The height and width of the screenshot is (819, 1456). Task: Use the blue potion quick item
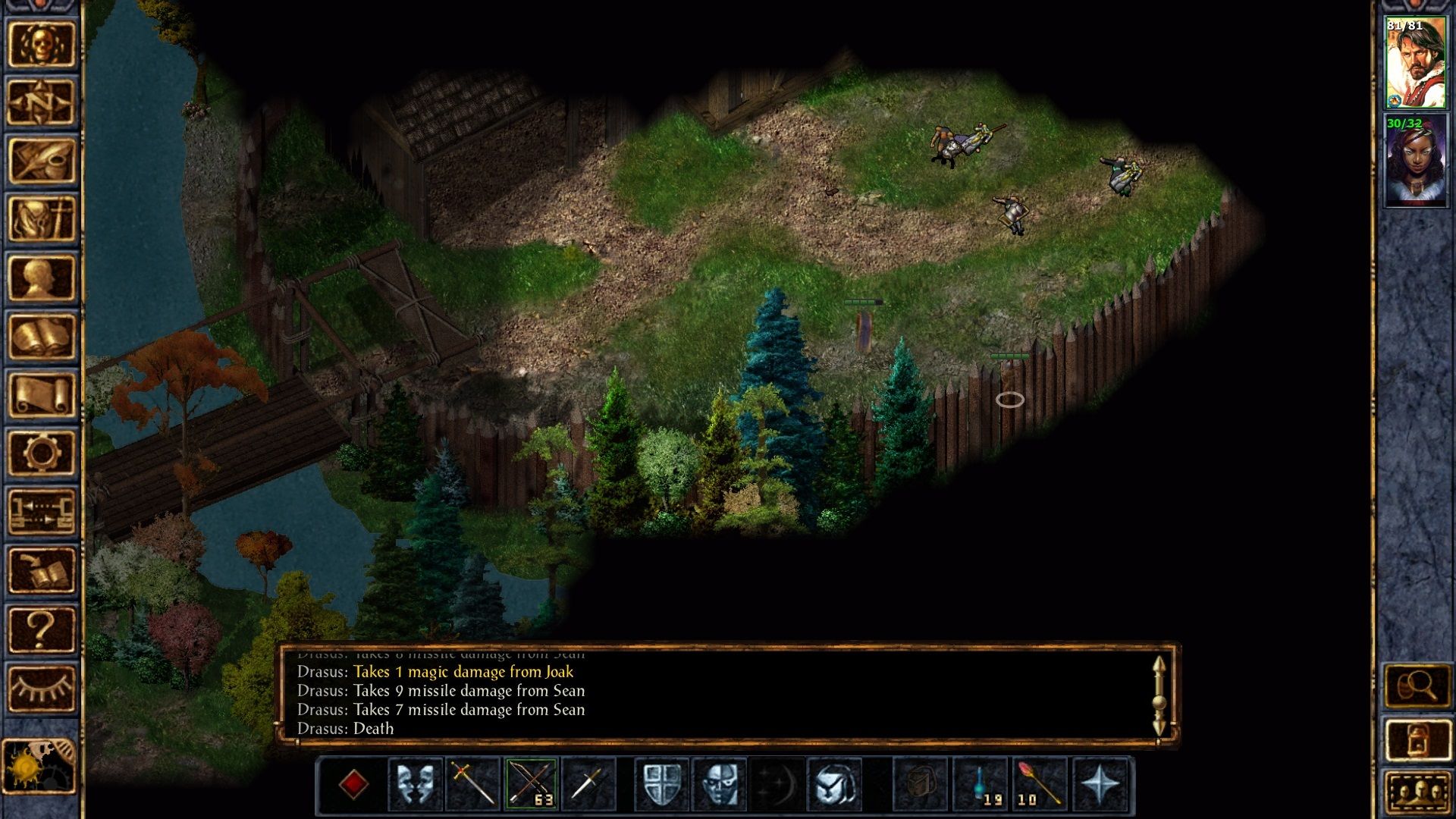point(981,783)
